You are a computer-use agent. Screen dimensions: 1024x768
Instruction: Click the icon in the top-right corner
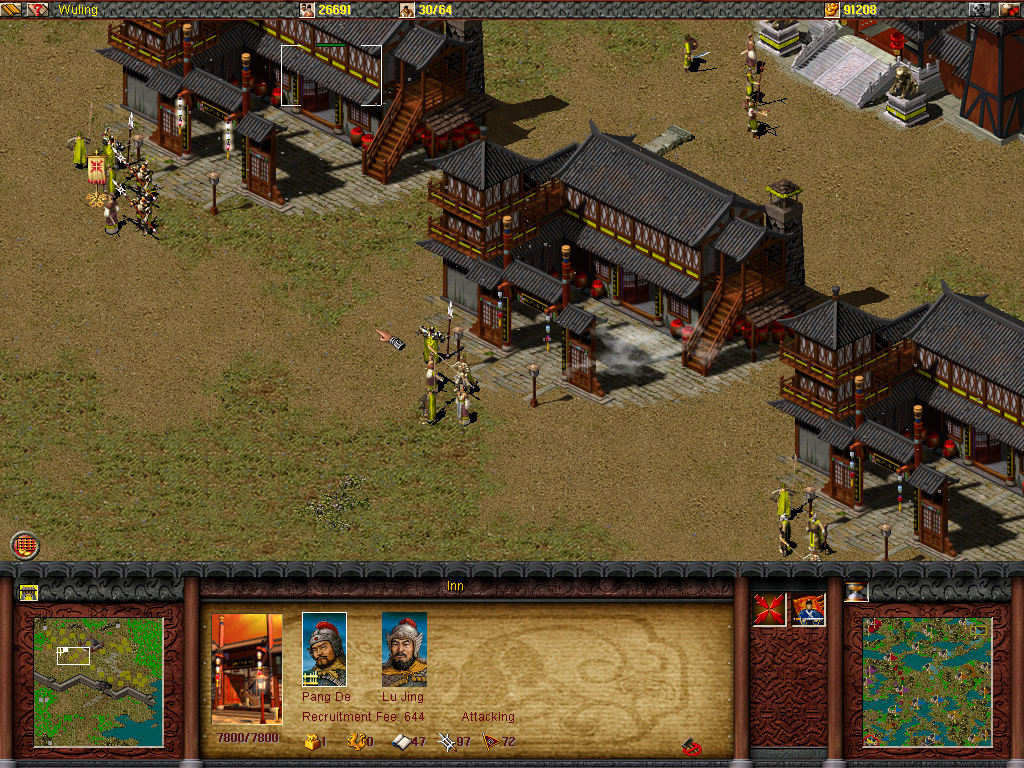coord(1009,9)
